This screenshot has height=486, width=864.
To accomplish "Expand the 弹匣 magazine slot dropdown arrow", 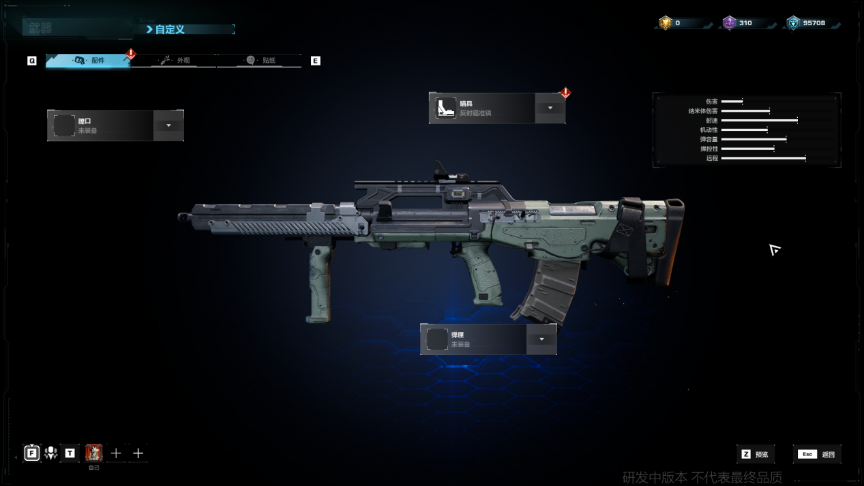I will 541,339.
